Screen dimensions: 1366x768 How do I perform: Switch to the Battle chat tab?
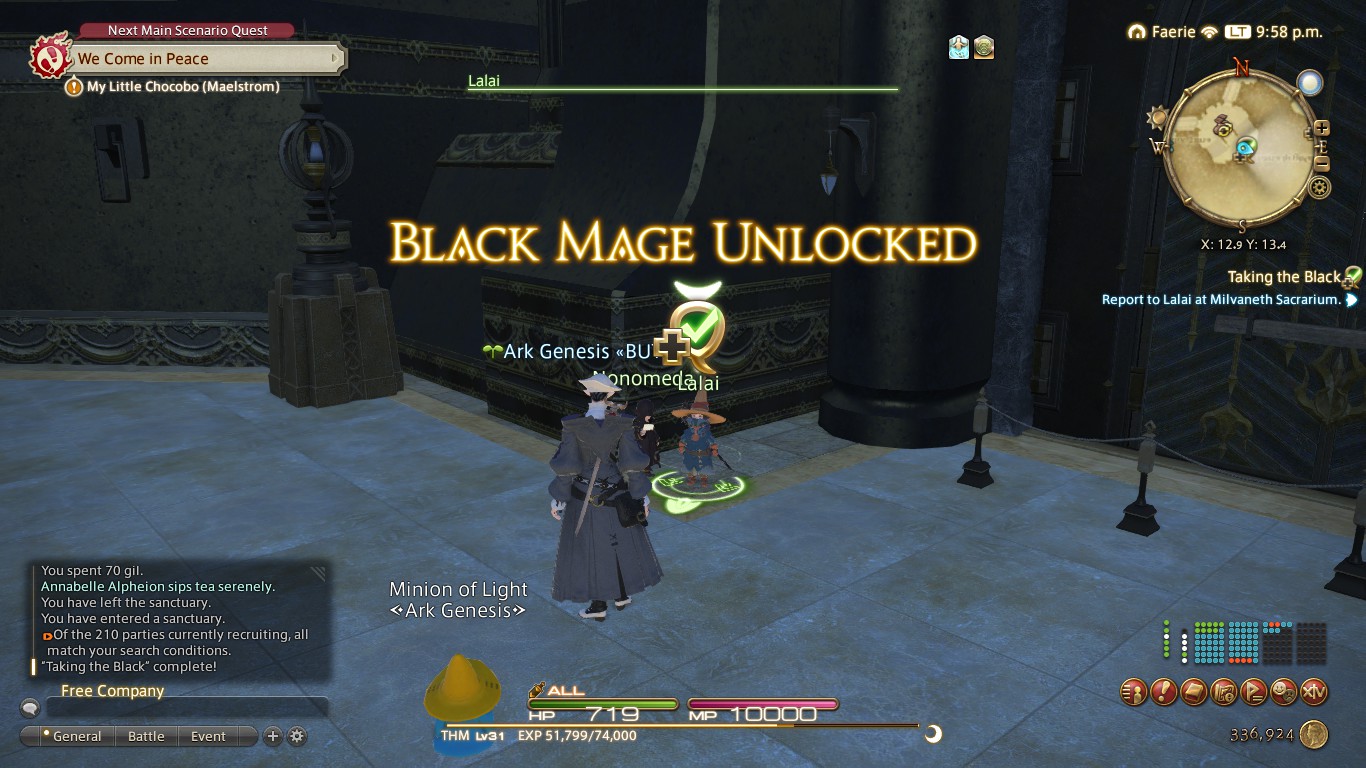pos(146,736)
